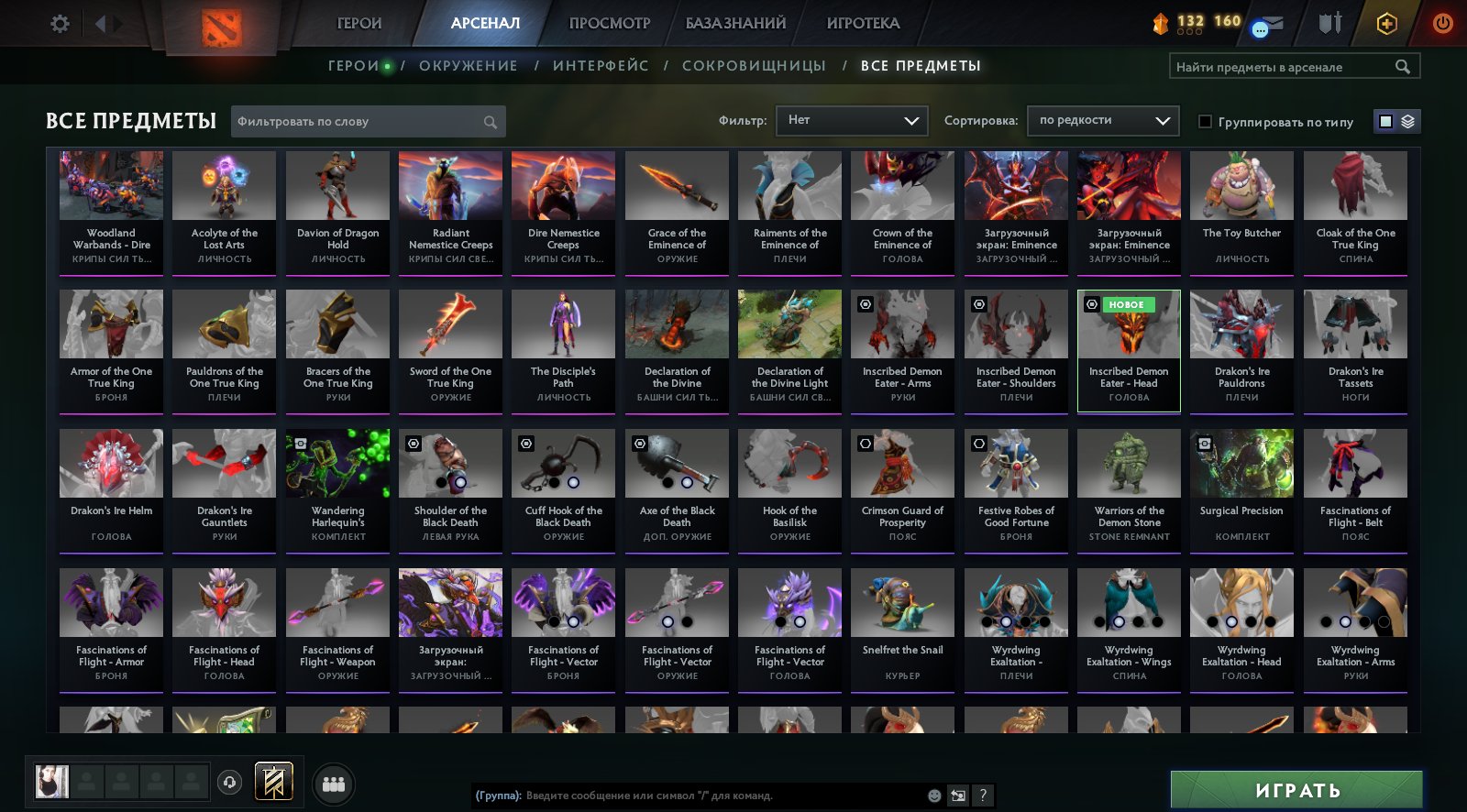Open the Dota Plus hexagon icon
The image size is (1467, 812).
(x=1386, y=25)
